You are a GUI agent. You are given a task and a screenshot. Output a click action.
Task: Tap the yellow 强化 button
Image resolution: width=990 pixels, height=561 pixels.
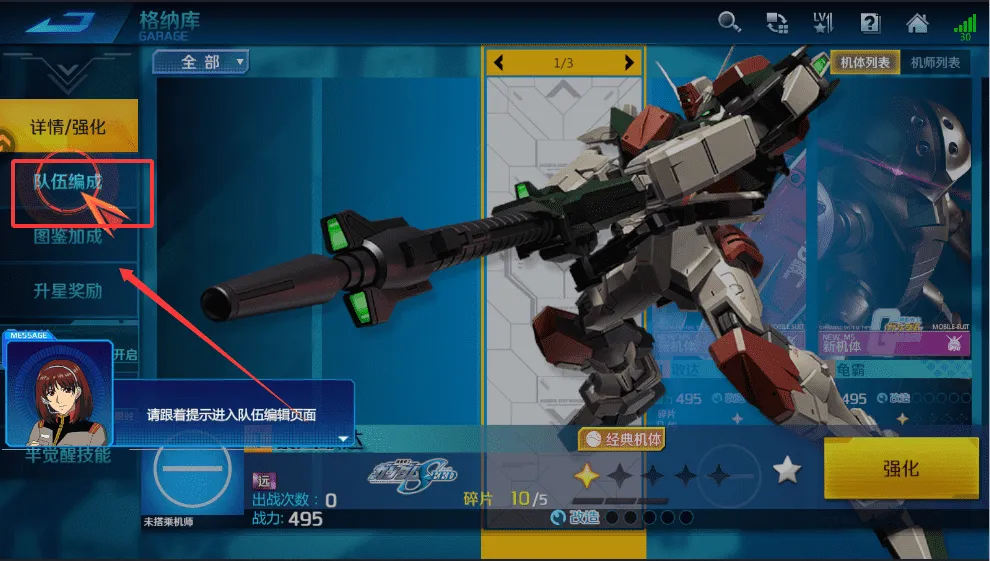[900, 469]
